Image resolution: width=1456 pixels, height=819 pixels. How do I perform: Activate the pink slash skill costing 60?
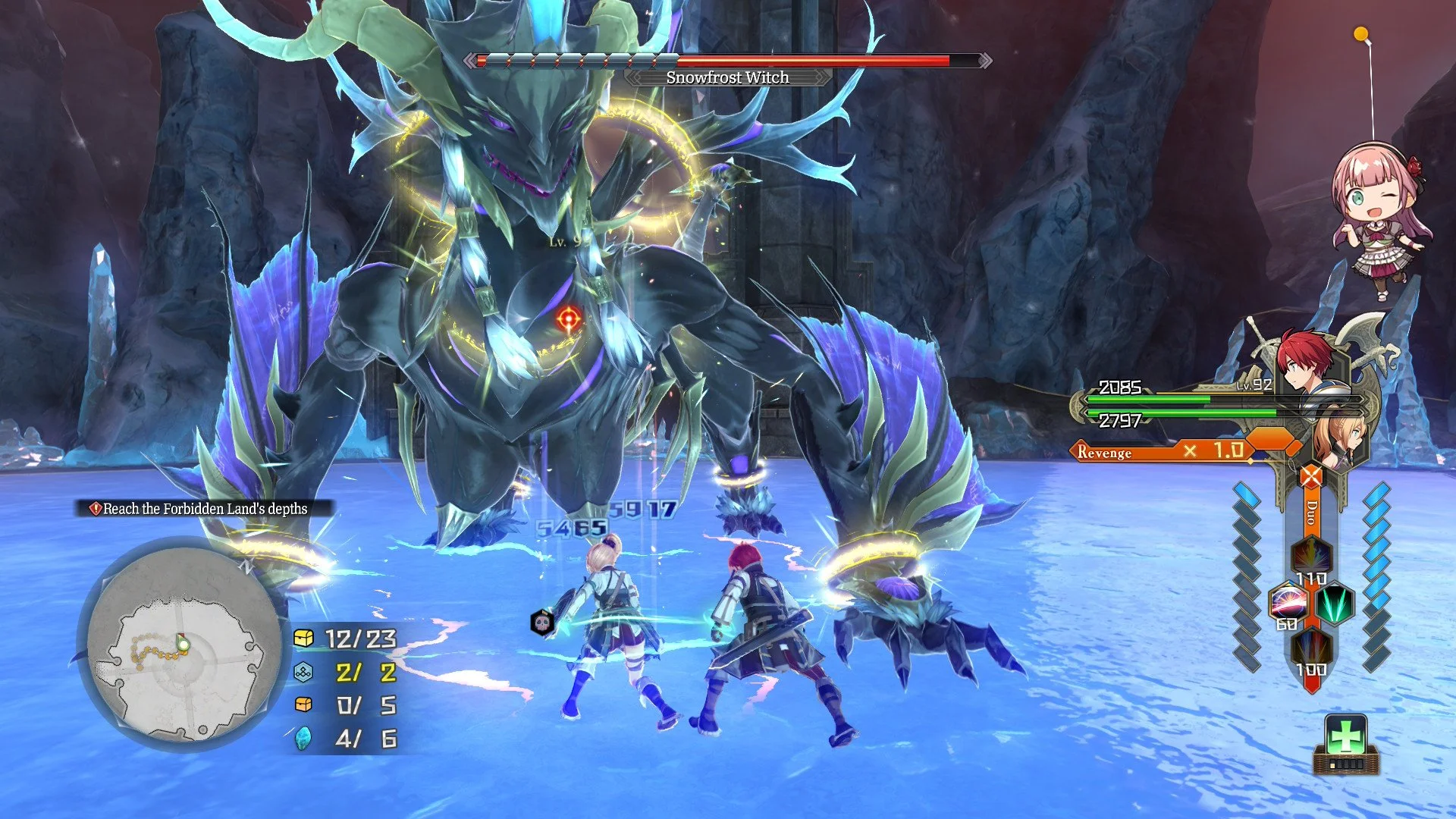pyautogui.click(x=1288, y=604)
